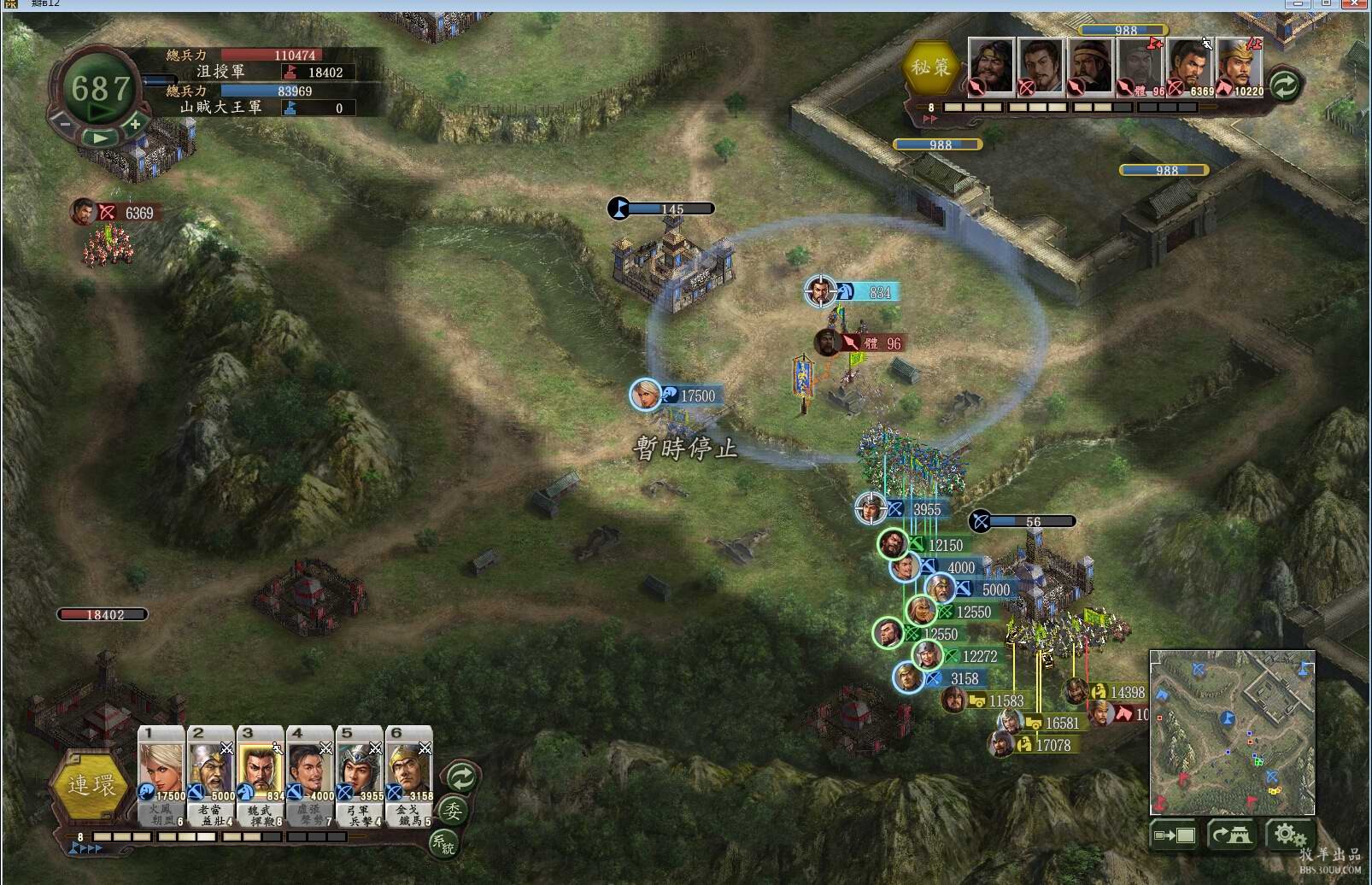Cycle enemy portraits with green arrows button
This screenshot has width=1372, height=885.
(x=1284, y=85)
